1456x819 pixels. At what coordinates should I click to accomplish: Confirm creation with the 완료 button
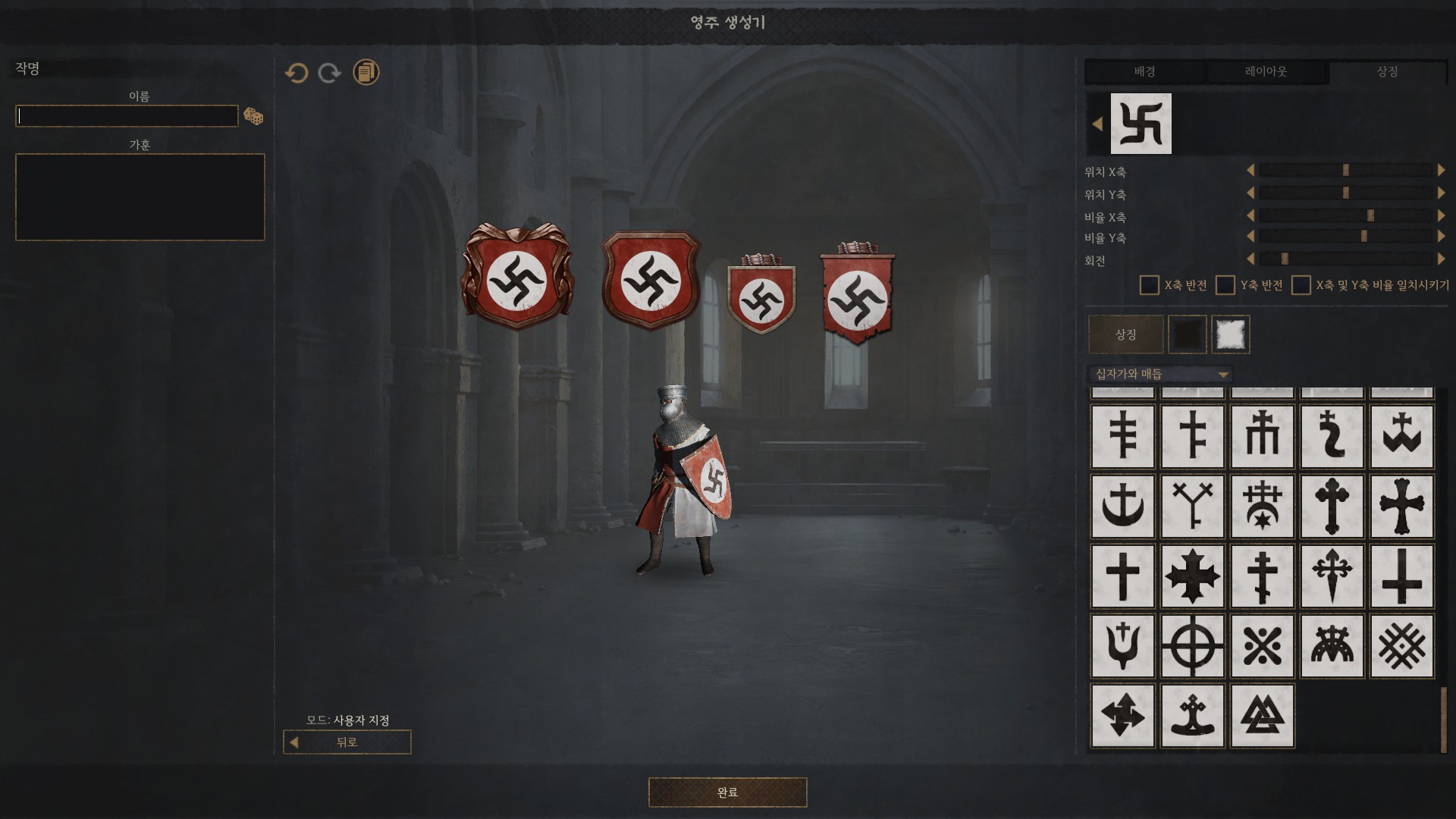[x=727, y=792]
